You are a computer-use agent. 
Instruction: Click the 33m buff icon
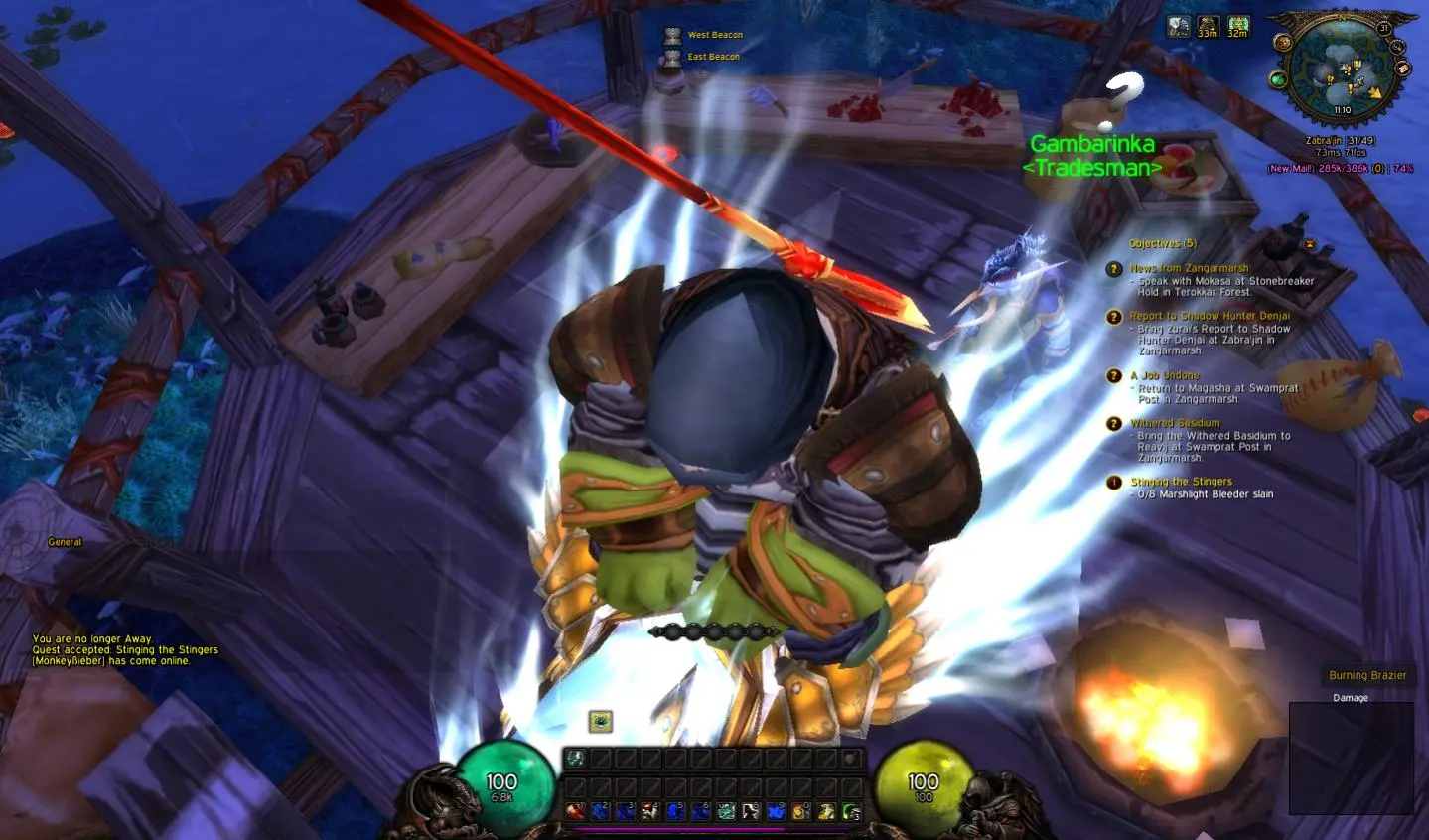tap(1208, 26)
